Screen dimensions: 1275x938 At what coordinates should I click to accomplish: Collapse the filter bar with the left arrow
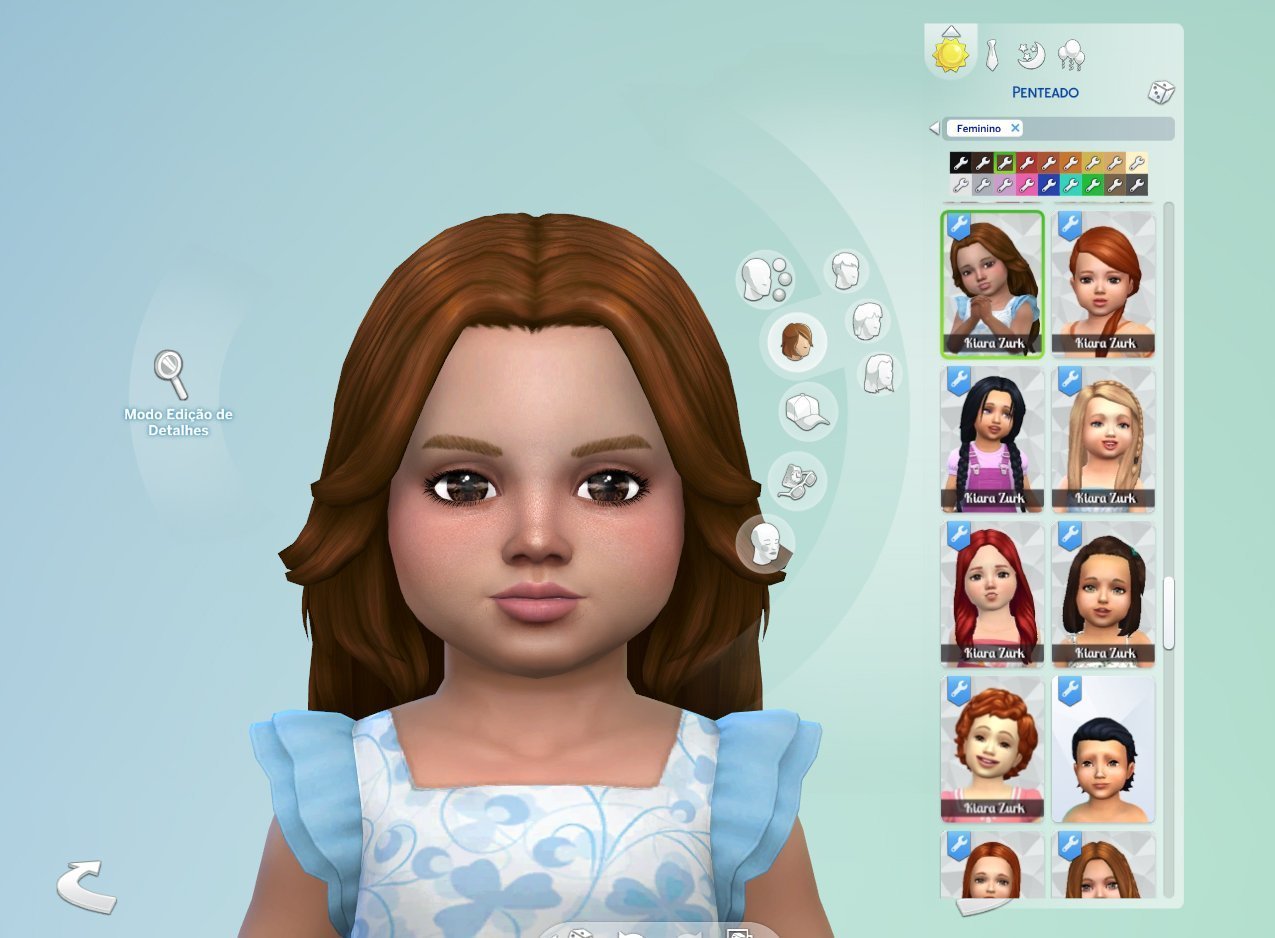pyautogui.click(x=934, y=128)
